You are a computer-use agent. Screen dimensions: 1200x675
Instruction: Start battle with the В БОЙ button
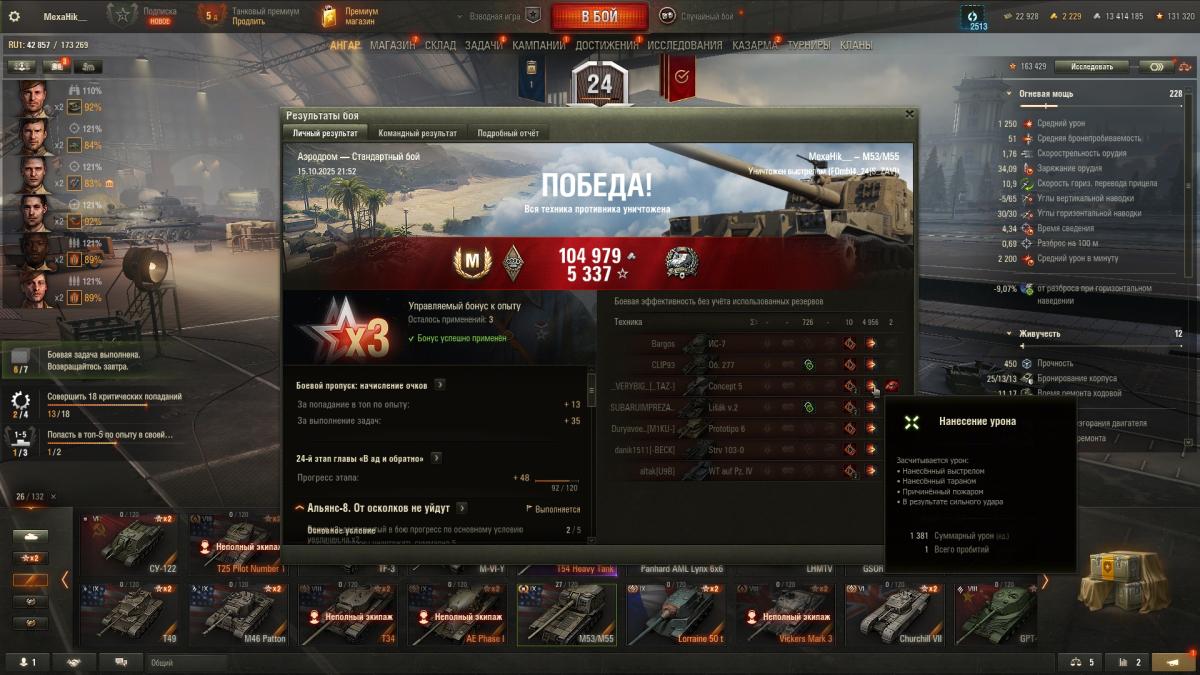(599, 16)
